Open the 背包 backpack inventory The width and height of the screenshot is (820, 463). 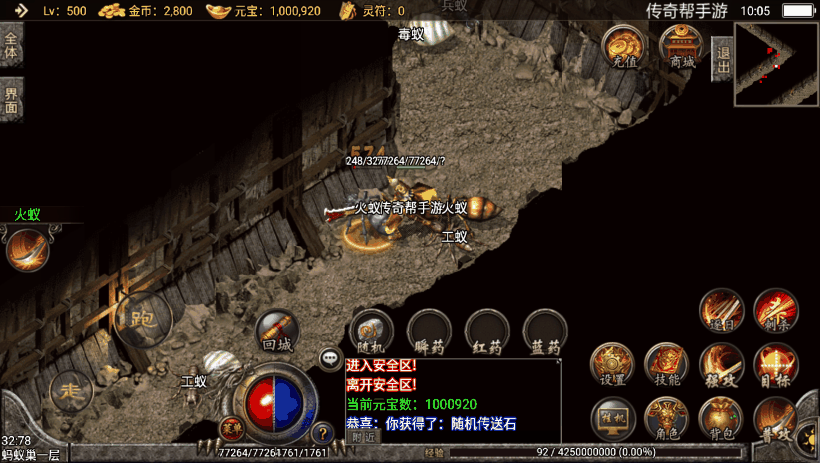(720, 418)
